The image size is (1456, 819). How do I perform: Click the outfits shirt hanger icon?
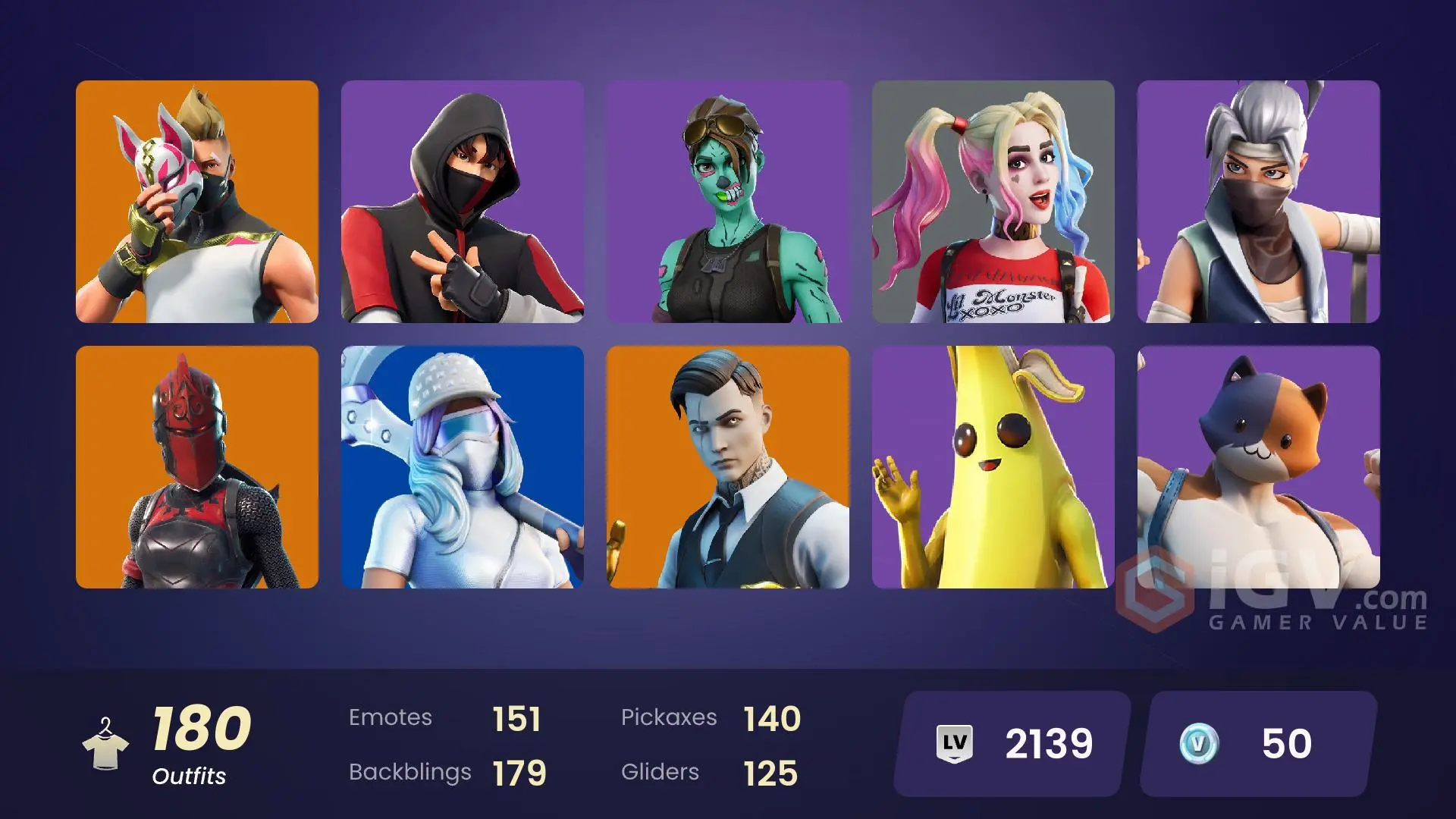107,745
